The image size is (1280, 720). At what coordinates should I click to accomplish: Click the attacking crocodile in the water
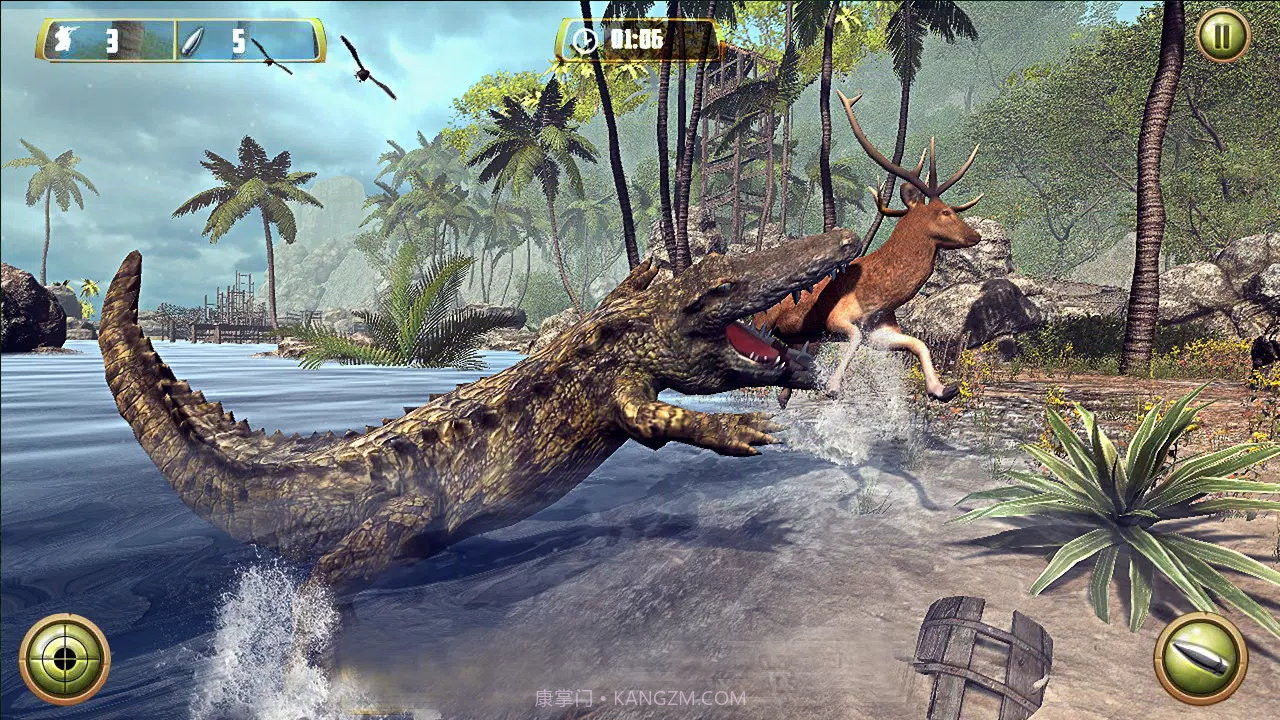pos(480,420)
